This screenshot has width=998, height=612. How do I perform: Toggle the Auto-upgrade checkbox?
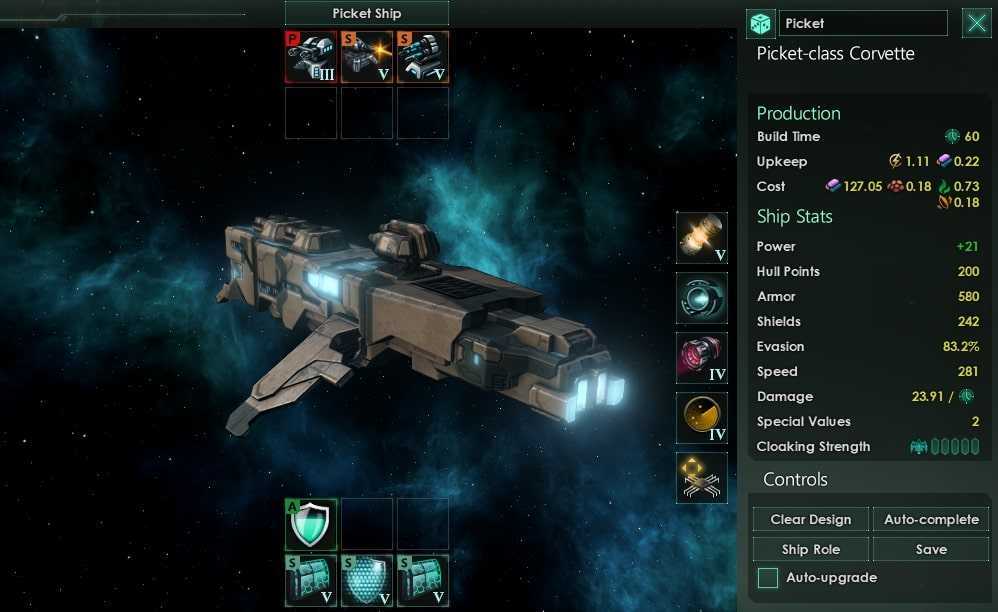pyautogui.click(x=768, y=577)
